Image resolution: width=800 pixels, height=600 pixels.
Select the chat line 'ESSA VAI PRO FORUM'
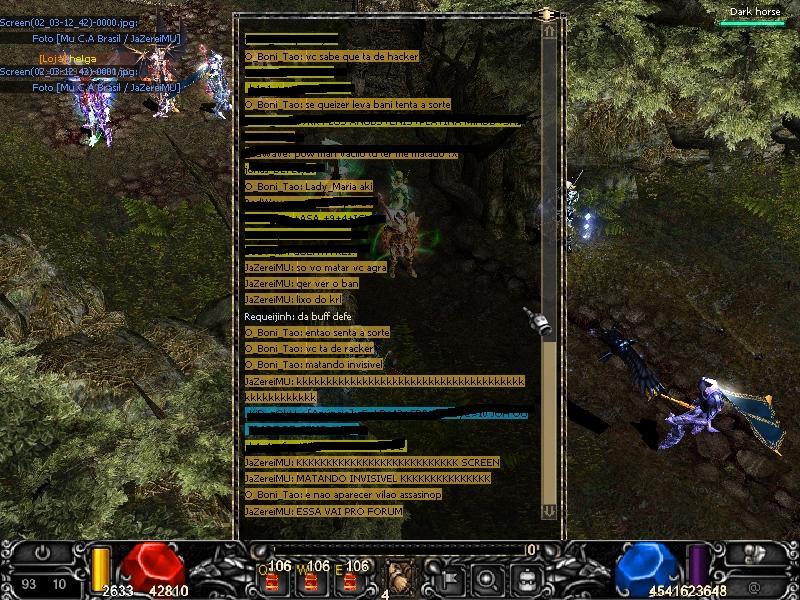(323, 512)
